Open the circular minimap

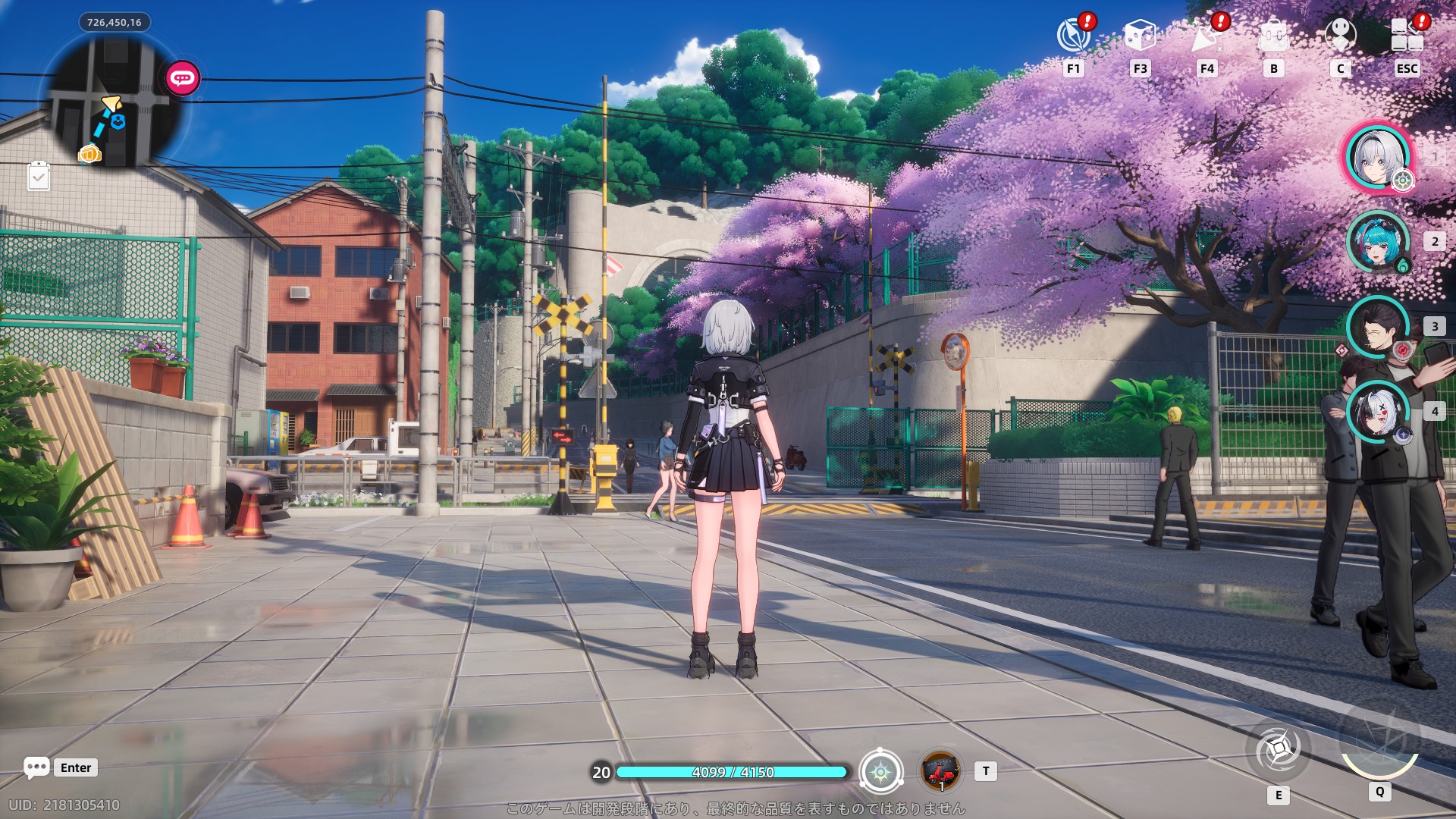[x=114, y=102]
